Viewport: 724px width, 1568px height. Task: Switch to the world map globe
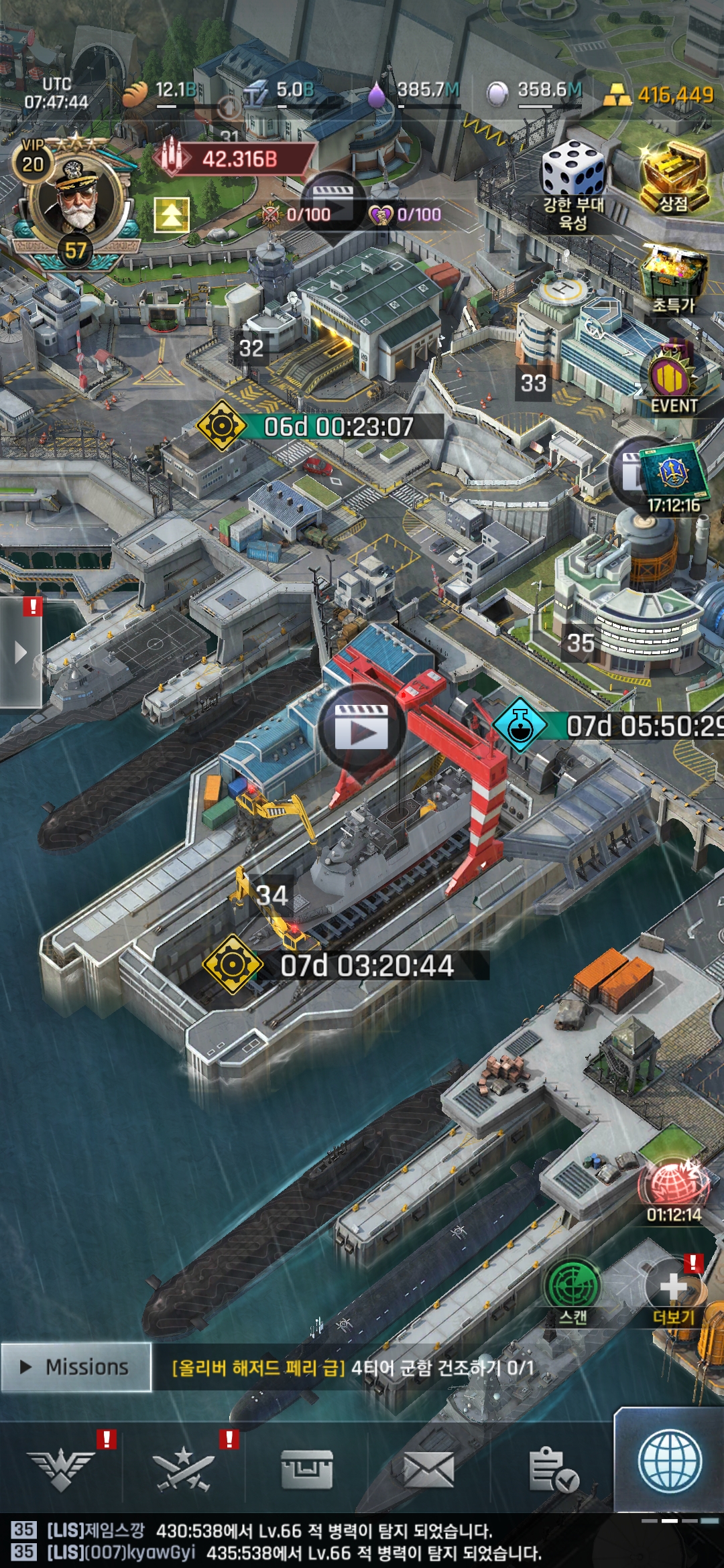[670, 1463]
